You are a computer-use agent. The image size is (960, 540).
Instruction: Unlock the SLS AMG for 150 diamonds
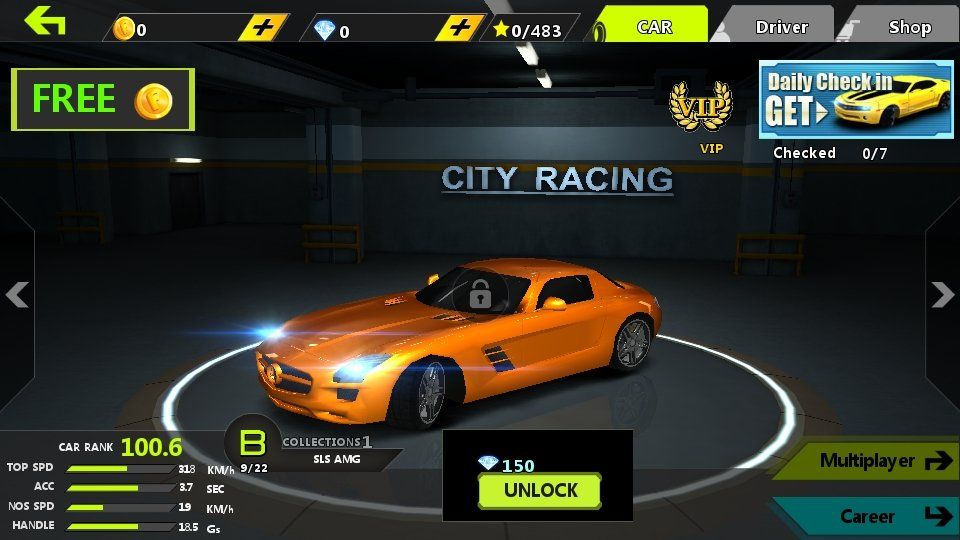[539, 490]
